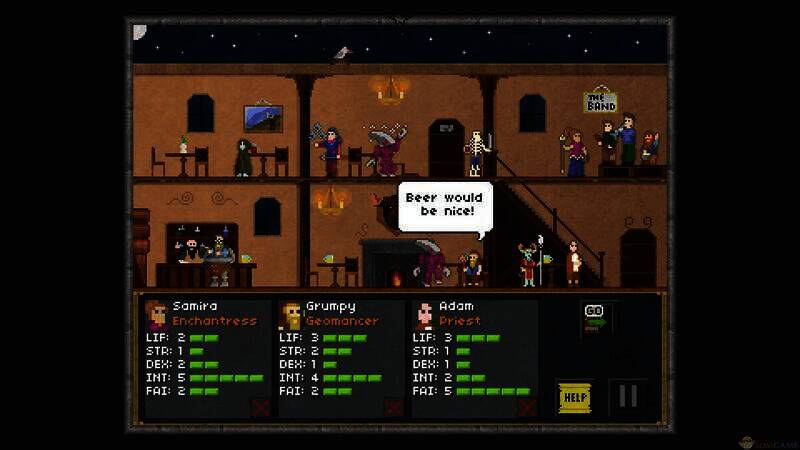
Task: Dismiss Grumpy the Geomancer with the red X
Action: coord(394,406)
